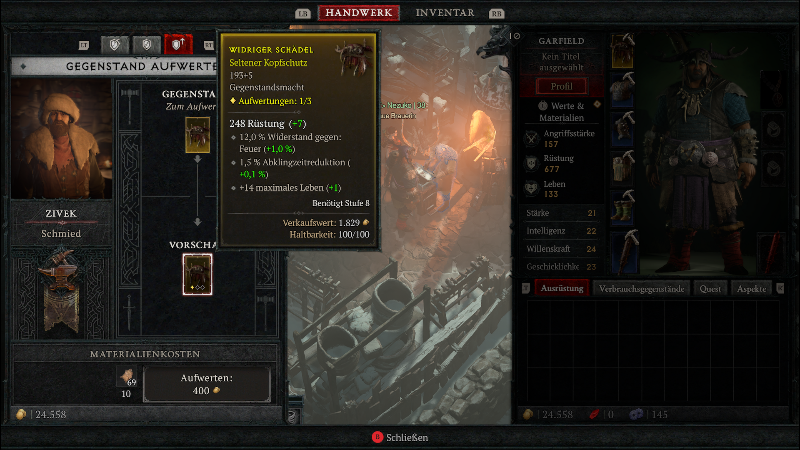Click the Vorschau preview item slot
This screenshot has height=450, width=800.
pos(197,274)
